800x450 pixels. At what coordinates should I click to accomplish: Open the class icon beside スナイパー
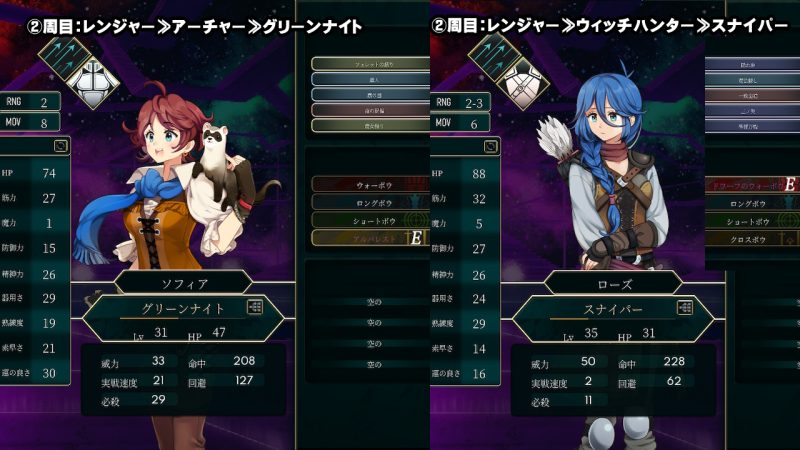(685, 308)
